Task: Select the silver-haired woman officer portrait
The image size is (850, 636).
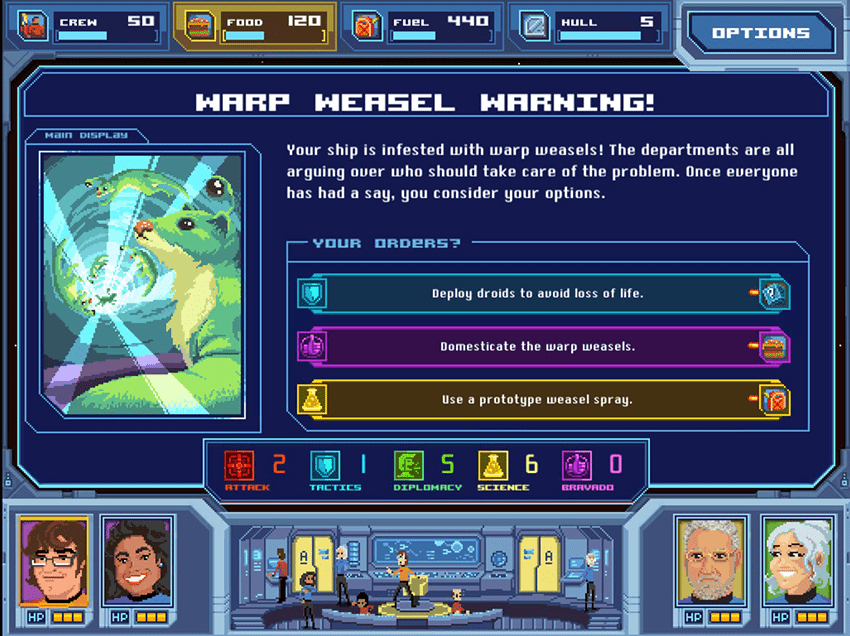Action: (796, 560)
